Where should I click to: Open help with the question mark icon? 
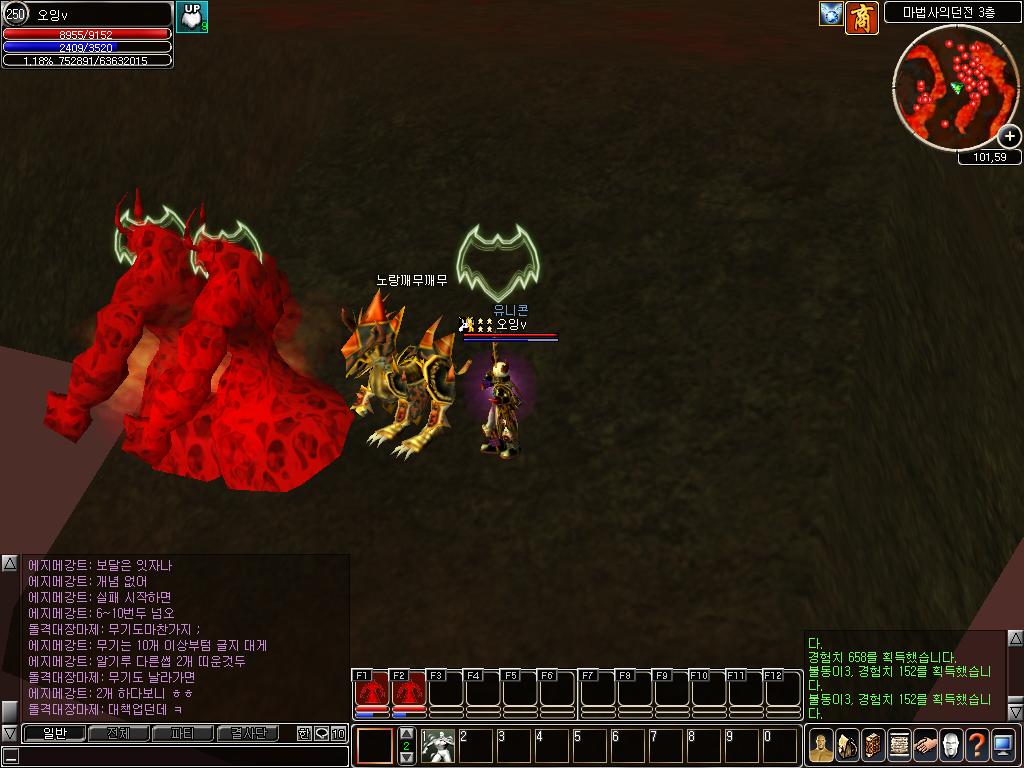tap(977, 745)
